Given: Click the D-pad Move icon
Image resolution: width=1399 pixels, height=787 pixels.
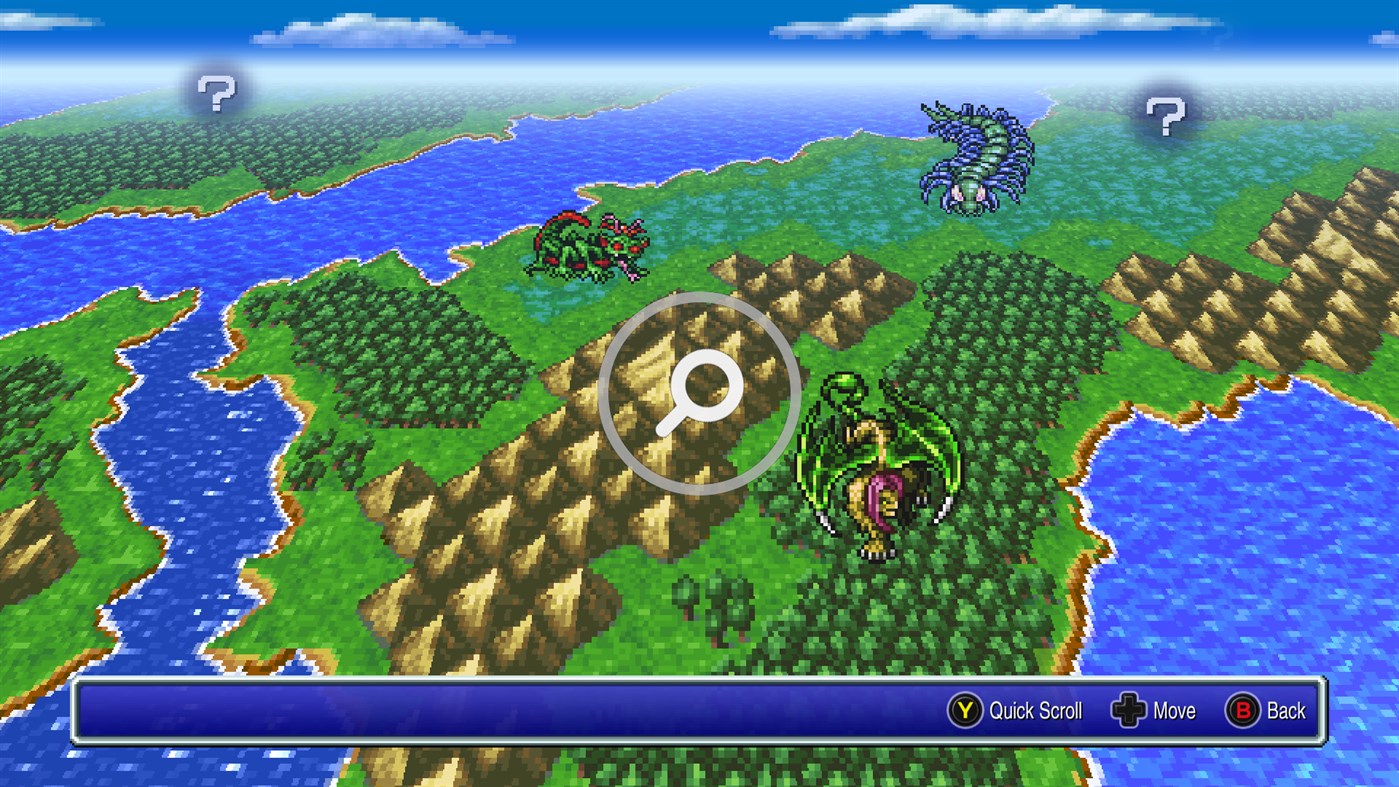Looking at the screenshot, I should click(1130, 711).
